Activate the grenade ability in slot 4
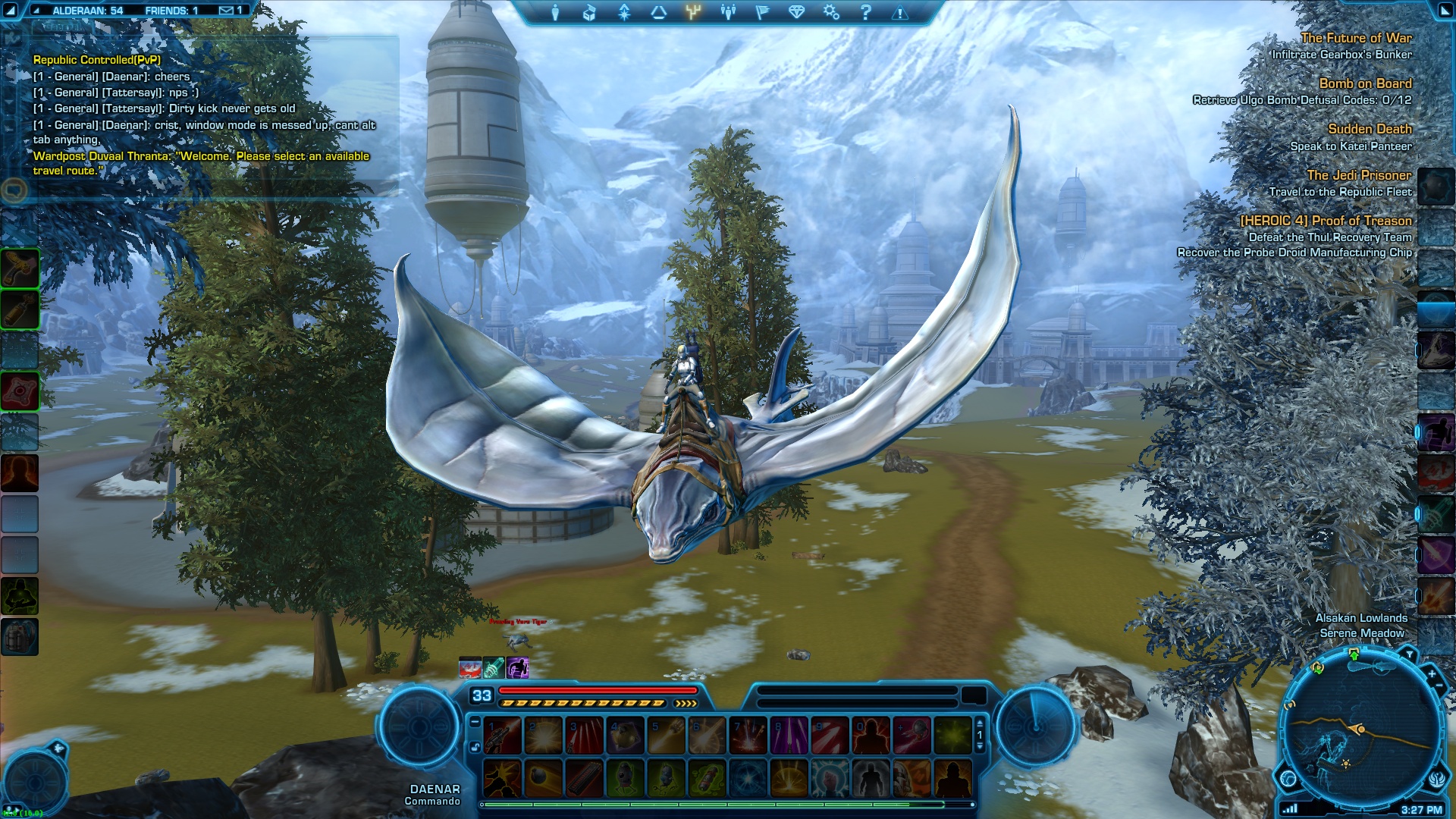The height and width of the screenshot is (819, 1456). click(625, 736)
